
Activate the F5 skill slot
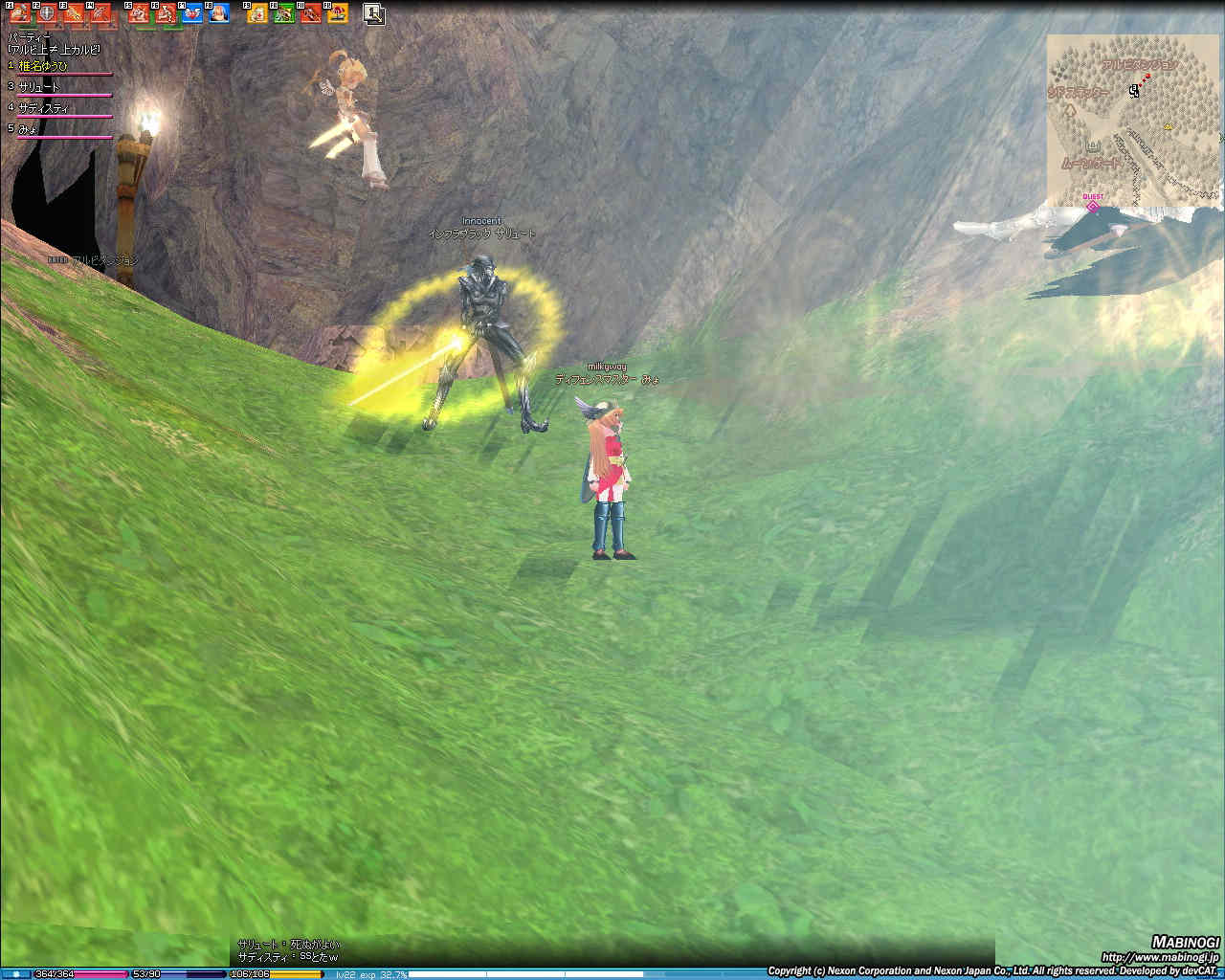[x=139, y=13]
